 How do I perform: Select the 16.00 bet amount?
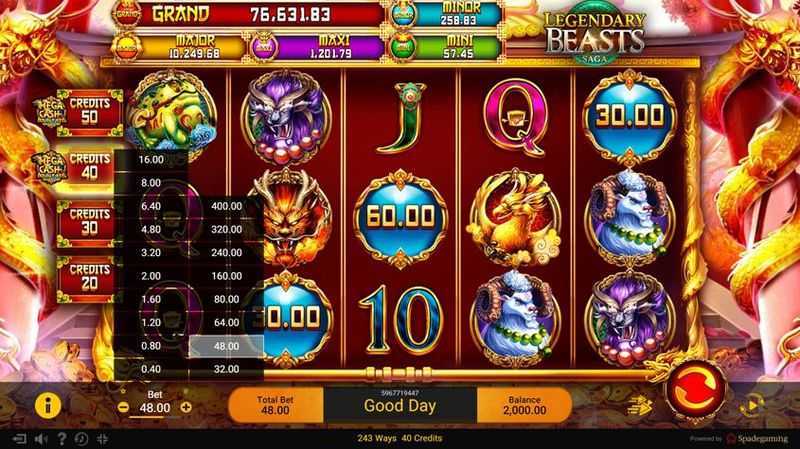pos(152,160)
